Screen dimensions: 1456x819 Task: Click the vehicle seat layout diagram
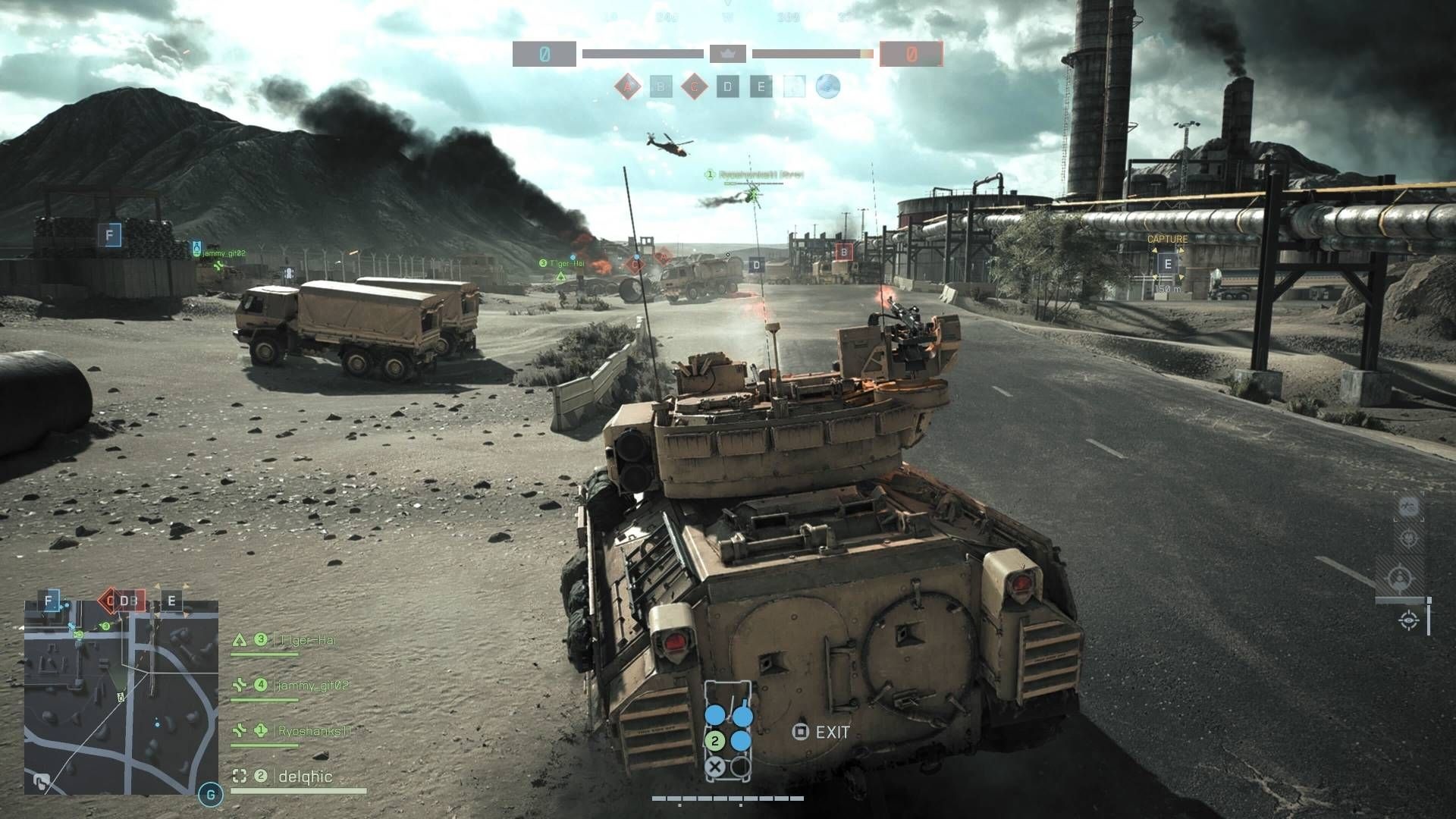coord(728,730)
